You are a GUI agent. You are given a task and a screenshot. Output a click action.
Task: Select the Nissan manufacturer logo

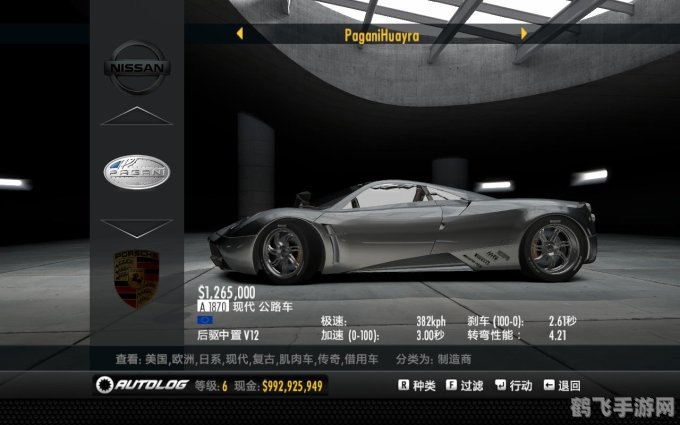(137, 66)
